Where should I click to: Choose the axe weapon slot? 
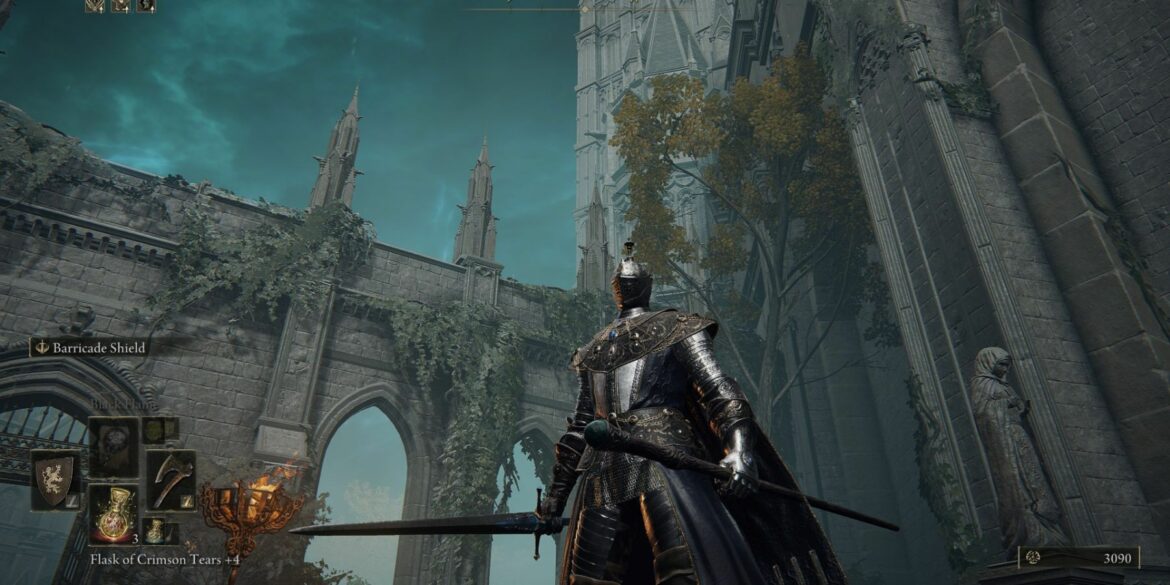[x=170, y=481]
